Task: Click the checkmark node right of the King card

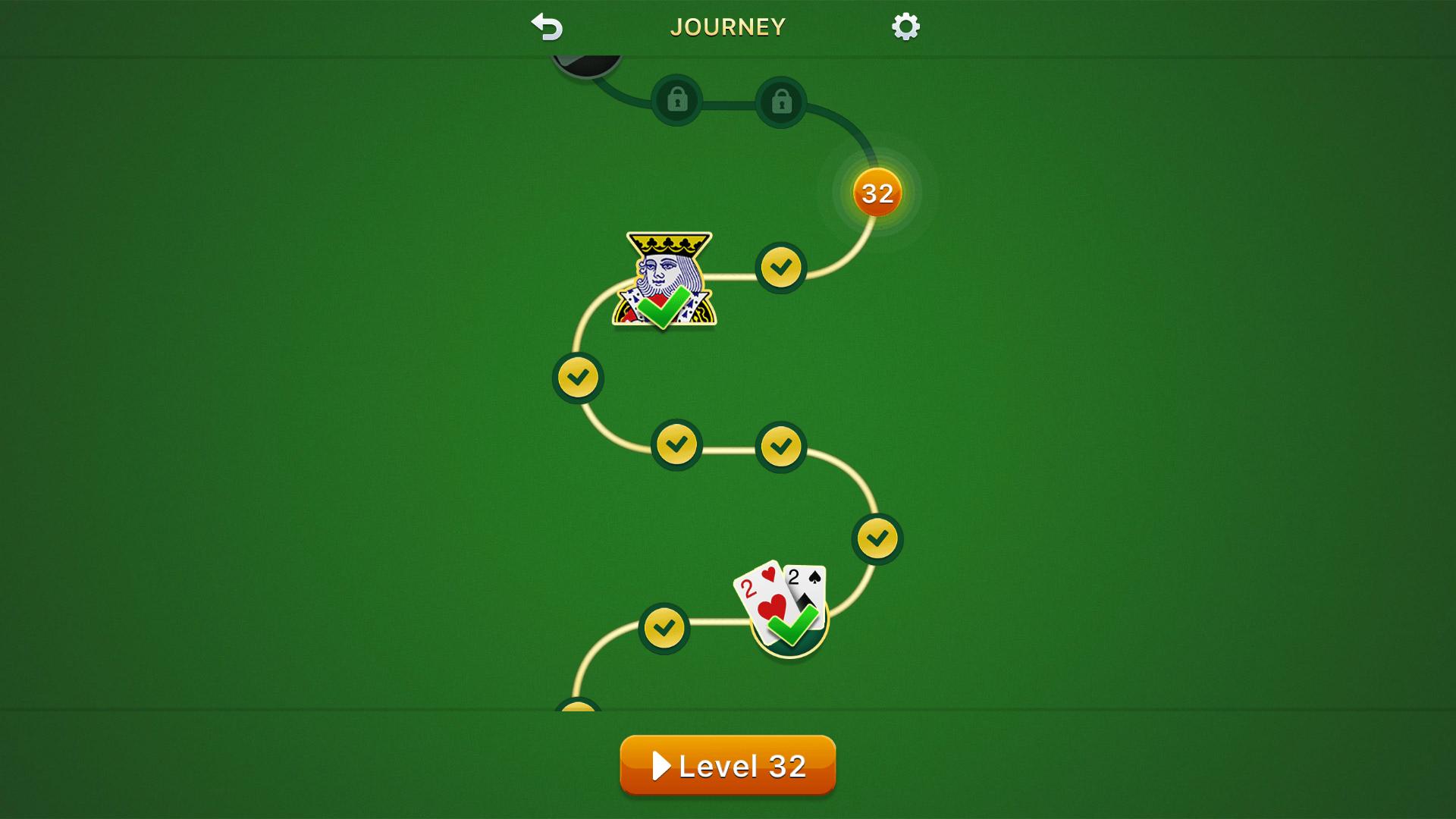Action: [x=781, y=267]
